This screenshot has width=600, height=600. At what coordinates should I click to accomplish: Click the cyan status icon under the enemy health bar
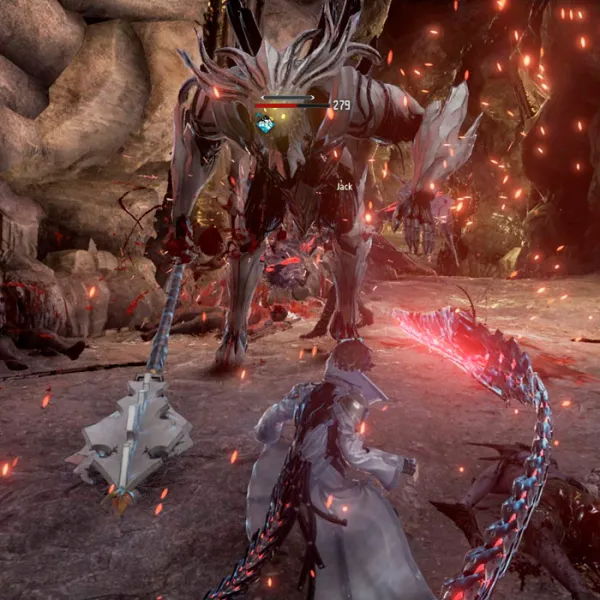coord(266,124)
